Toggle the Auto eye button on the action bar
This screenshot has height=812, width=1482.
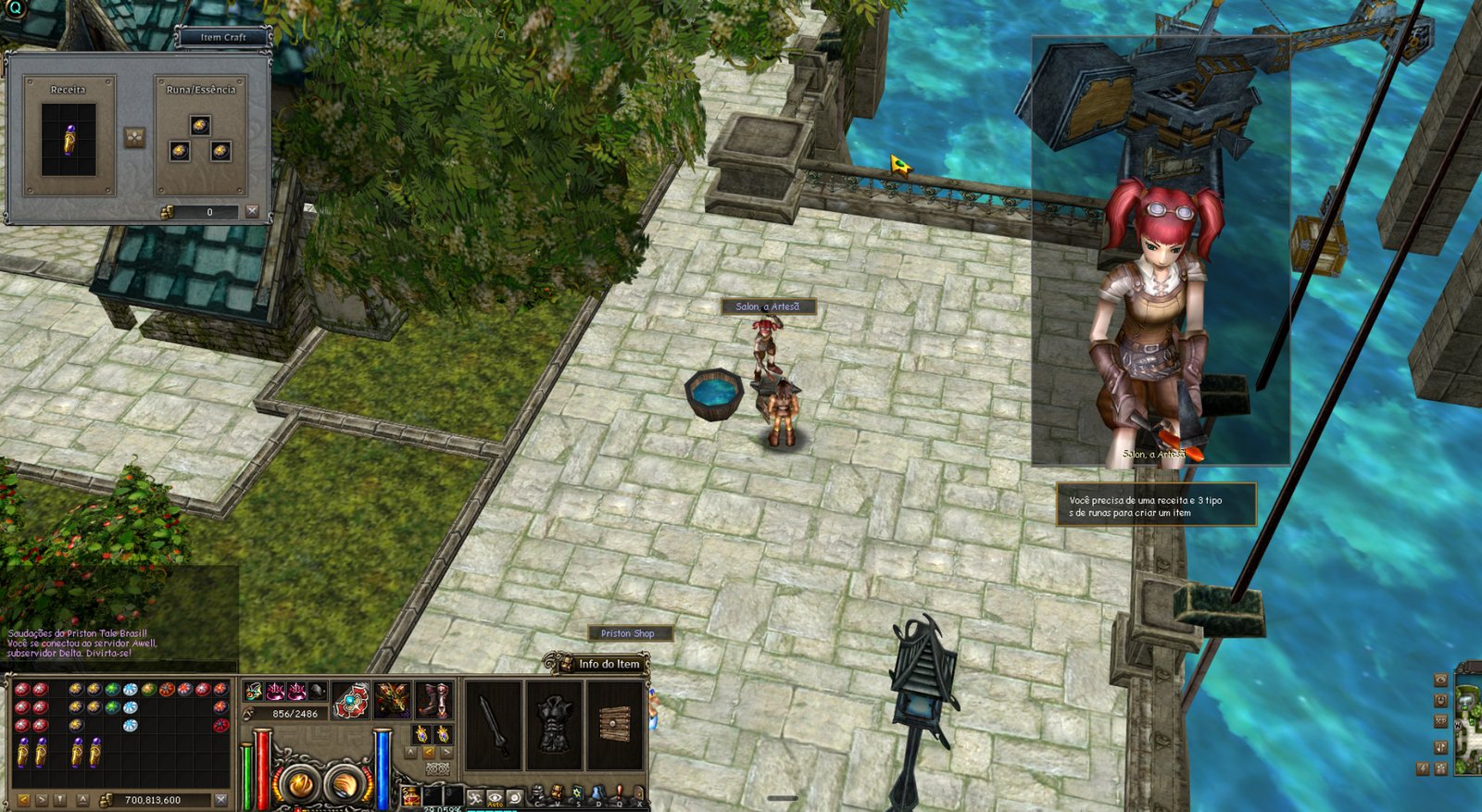pyautogui.click(x=496, y=798)
